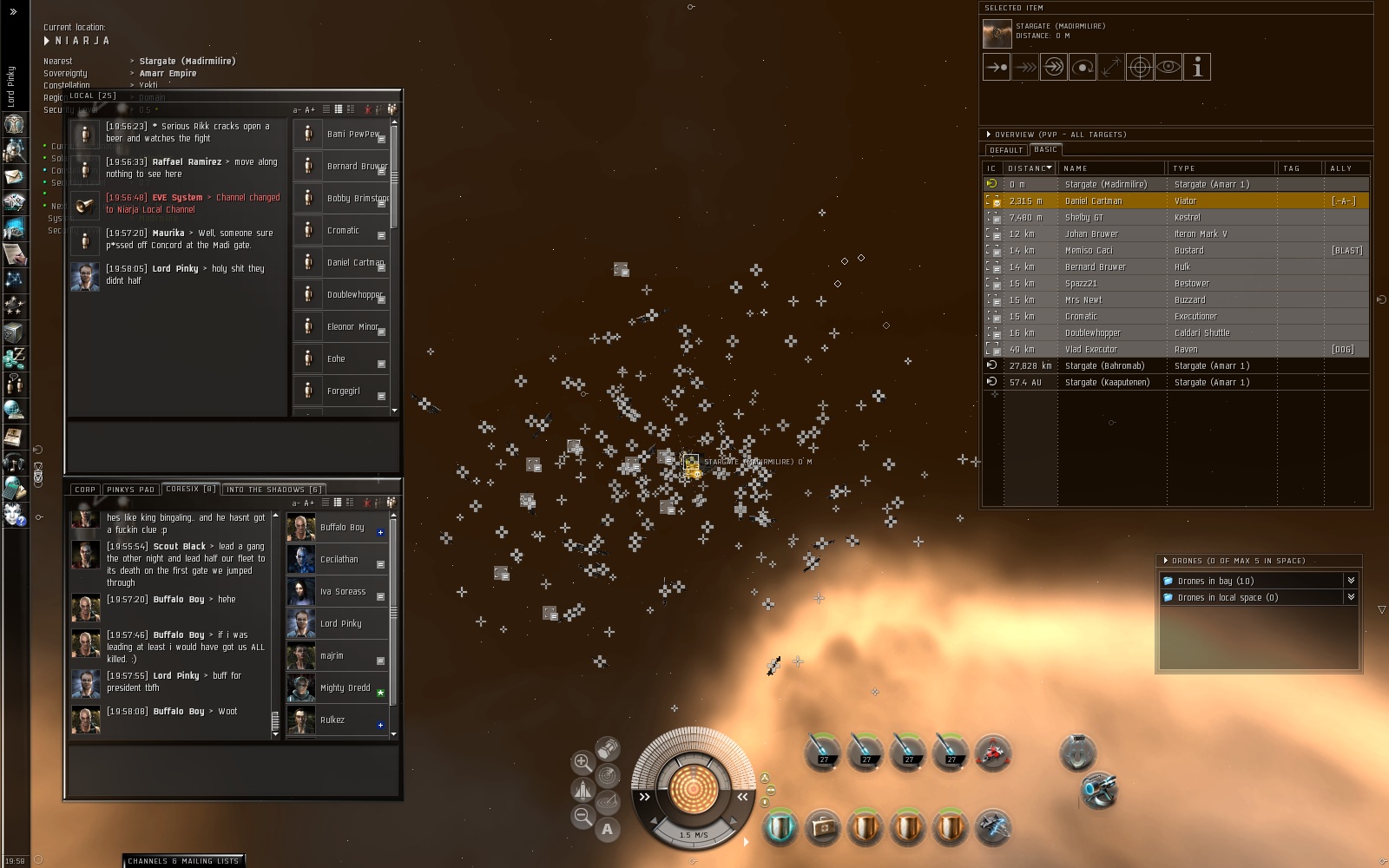Image resolution: width=1389 pixels, height=868 pixels.
Task: Toggle the autopilot A button
Action: click(x=607, y=829)
